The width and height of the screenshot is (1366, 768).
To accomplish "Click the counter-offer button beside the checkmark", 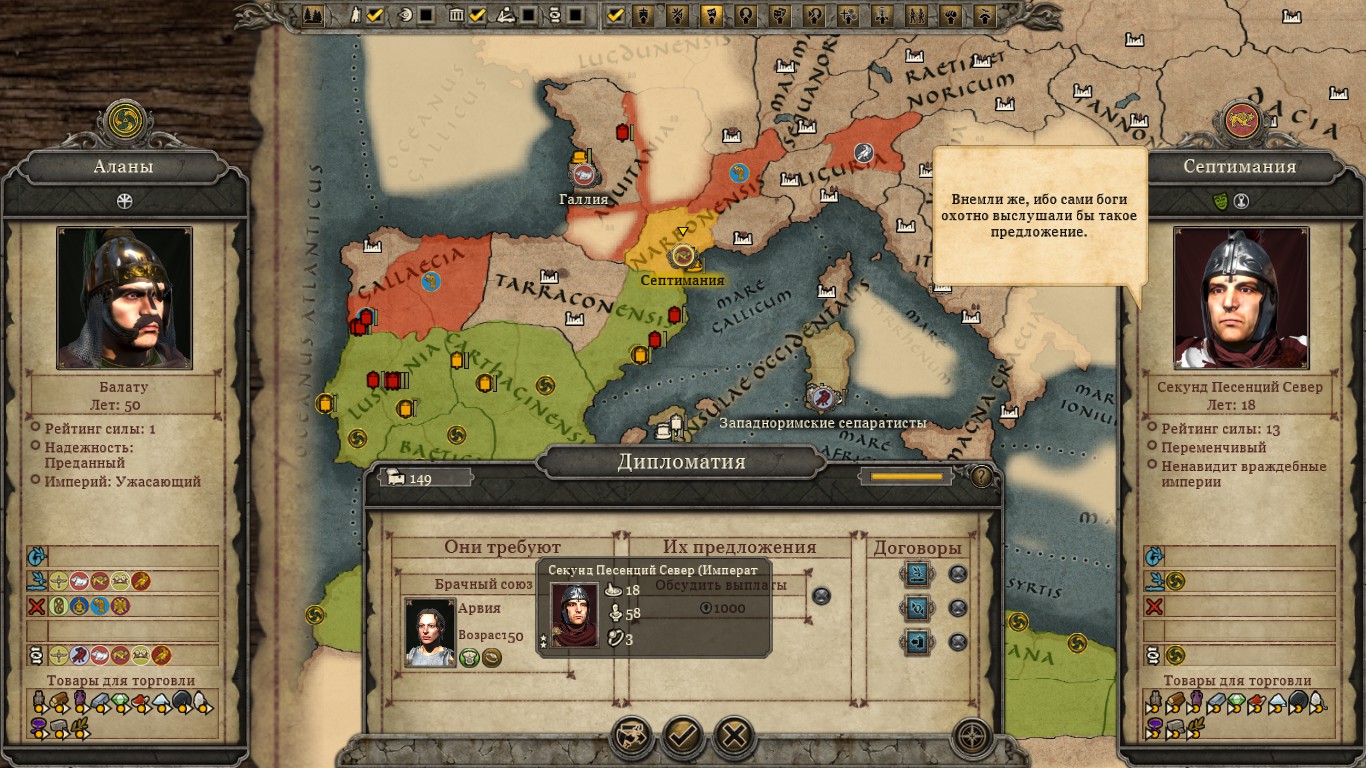I will [630, 737].
